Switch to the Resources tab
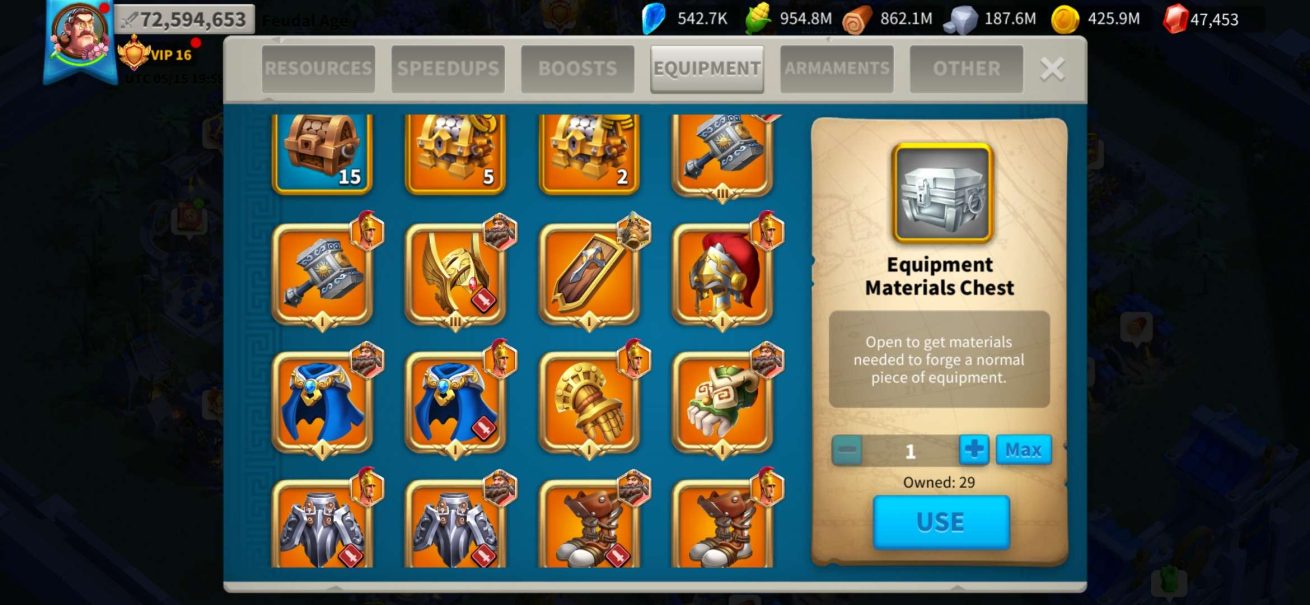 (x=318, y=69)
